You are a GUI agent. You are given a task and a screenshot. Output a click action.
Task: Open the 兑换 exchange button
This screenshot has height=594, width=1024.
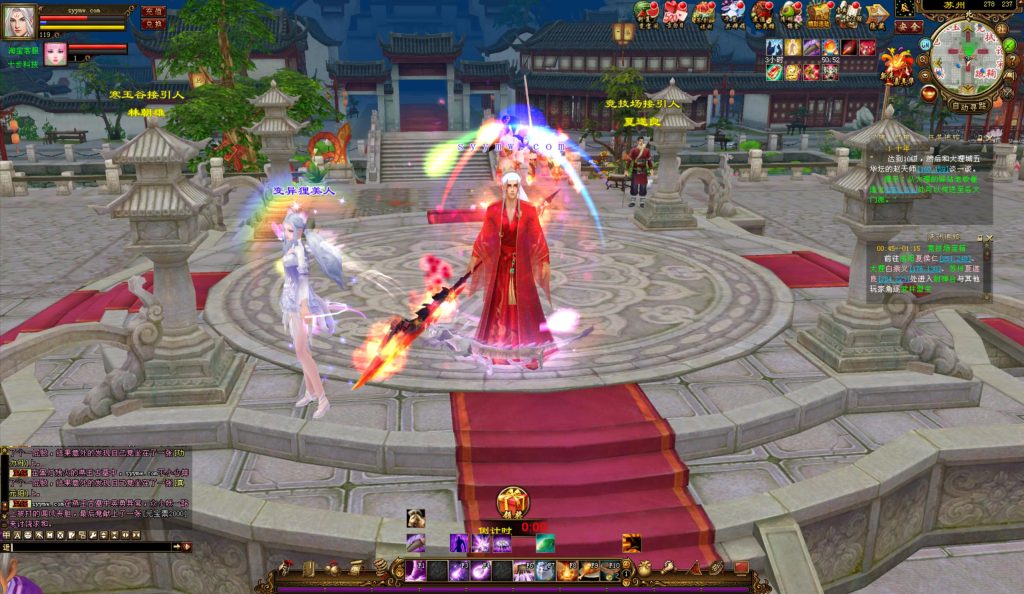pyautogui.click(x=153, y=23)
